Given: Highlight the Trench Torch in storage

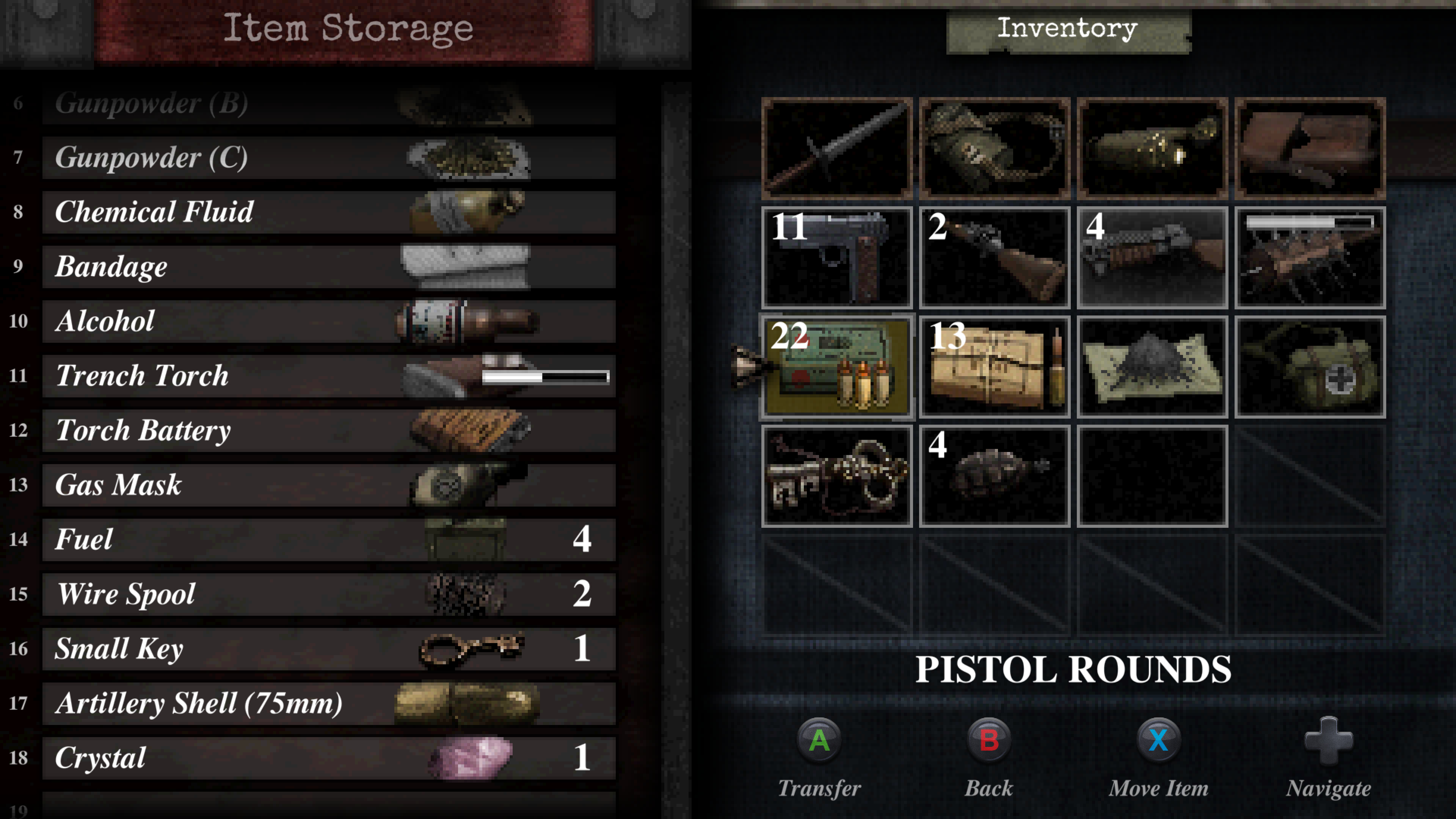Looking at the screenshot, I should click(x=328, y=376).
